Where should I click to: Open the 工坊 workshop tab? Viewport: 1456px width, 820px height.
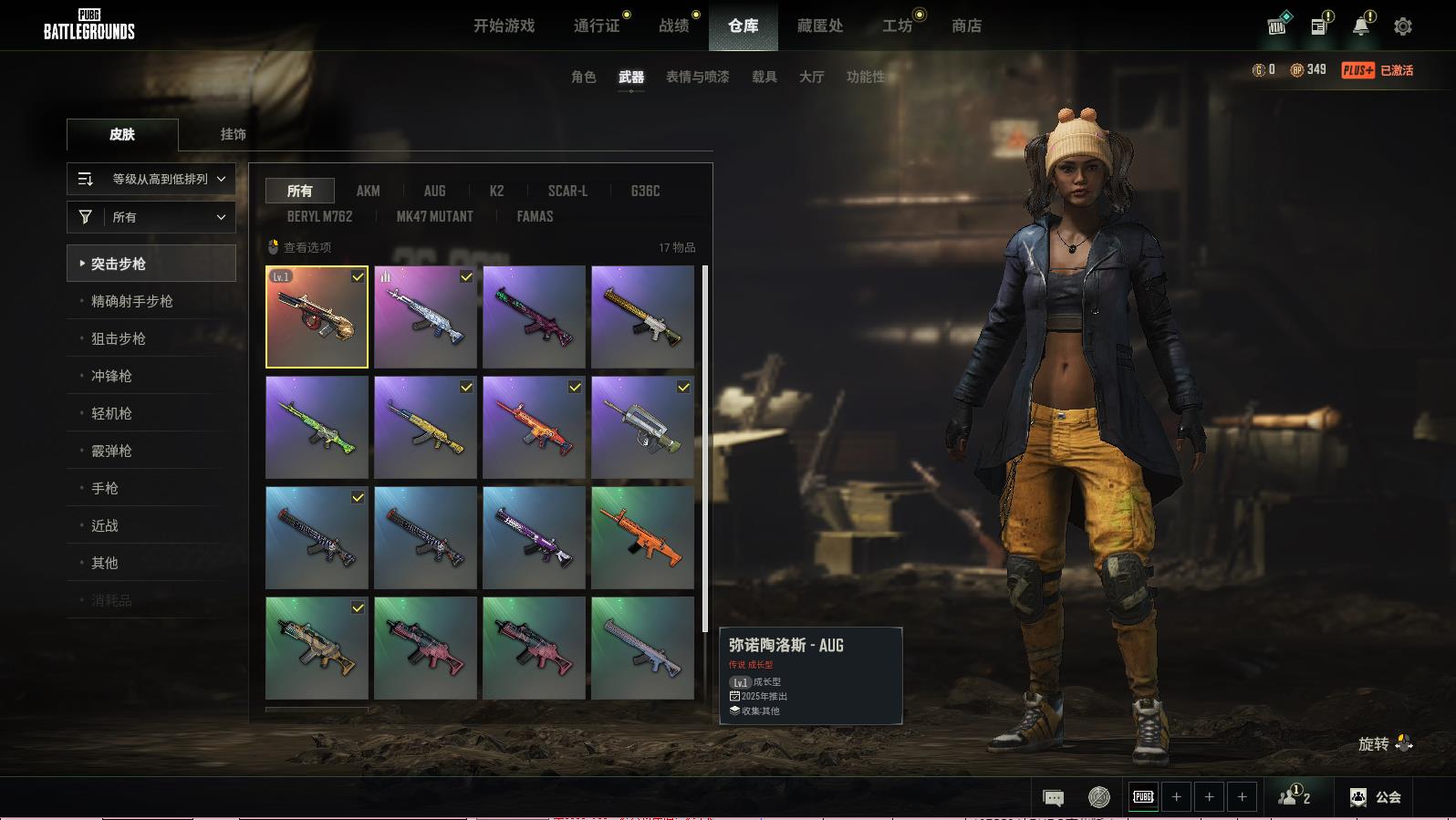[x=897, y=26]
